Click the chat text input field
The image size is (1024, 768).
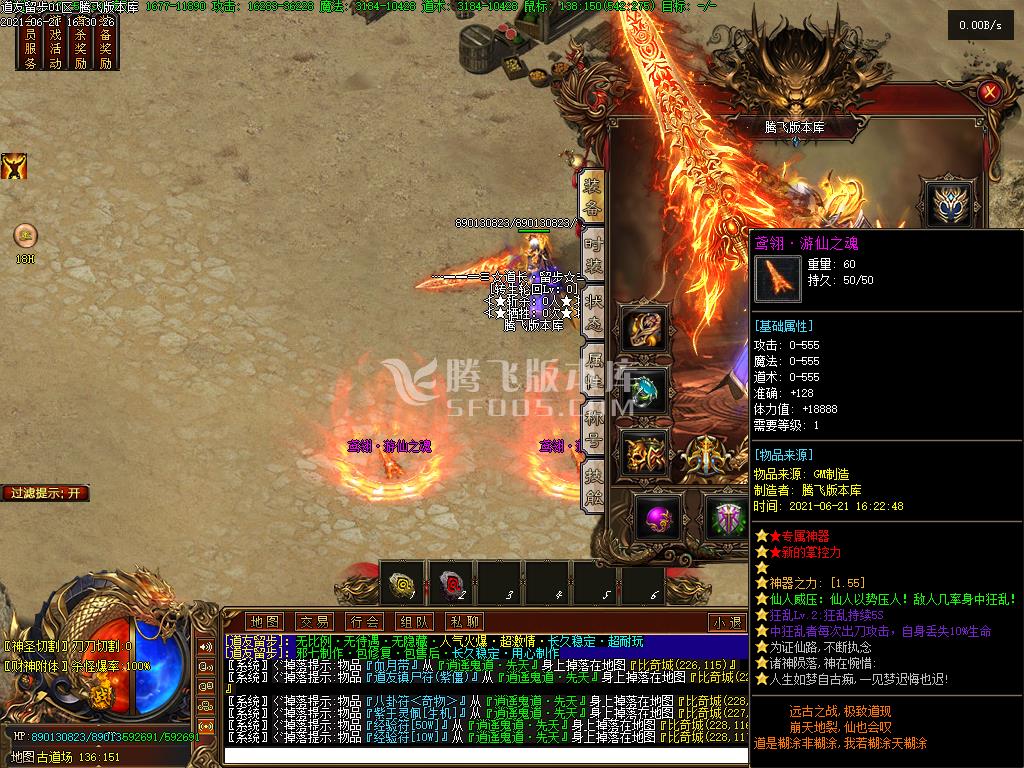(480, 754)
